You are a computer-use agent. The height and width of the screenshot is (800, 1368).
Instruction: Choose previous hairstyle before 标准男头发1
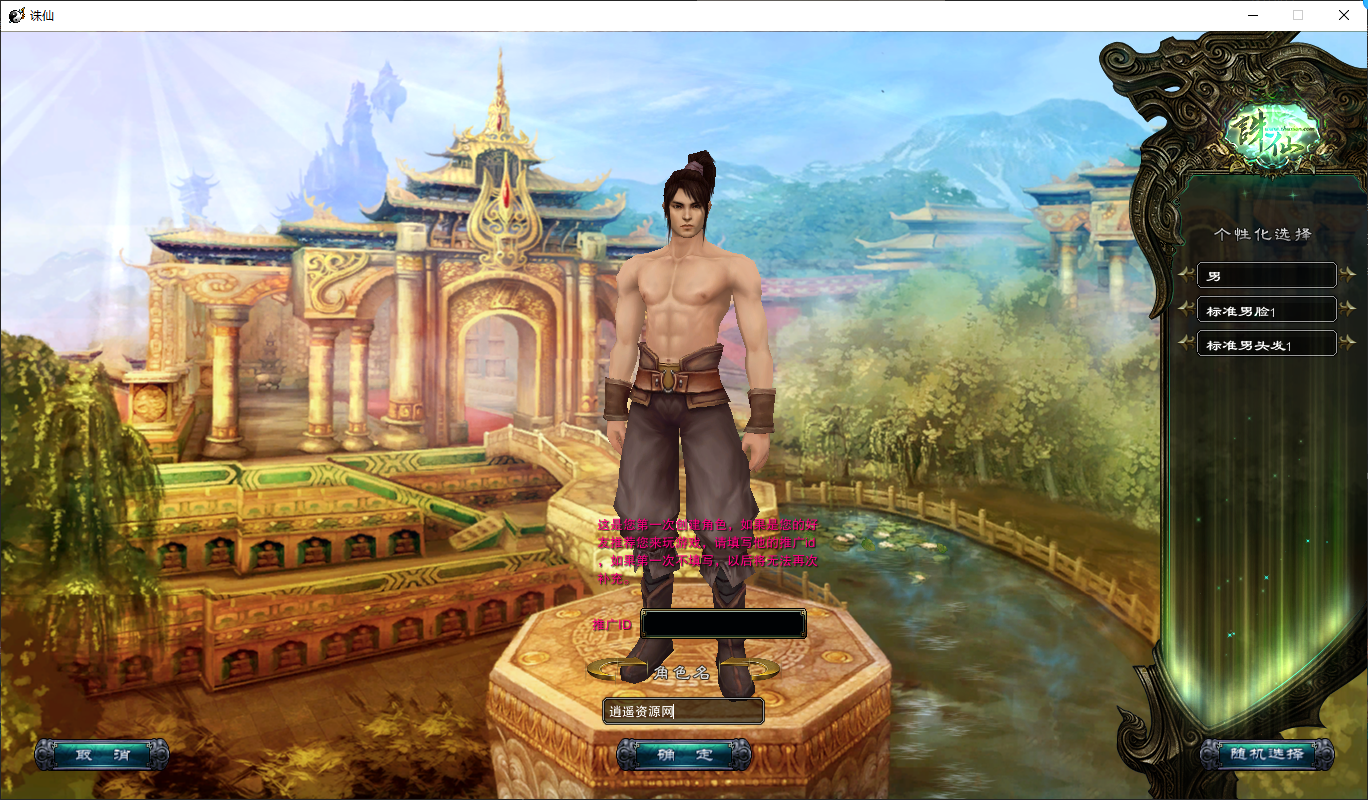[x=1186, y=344]
